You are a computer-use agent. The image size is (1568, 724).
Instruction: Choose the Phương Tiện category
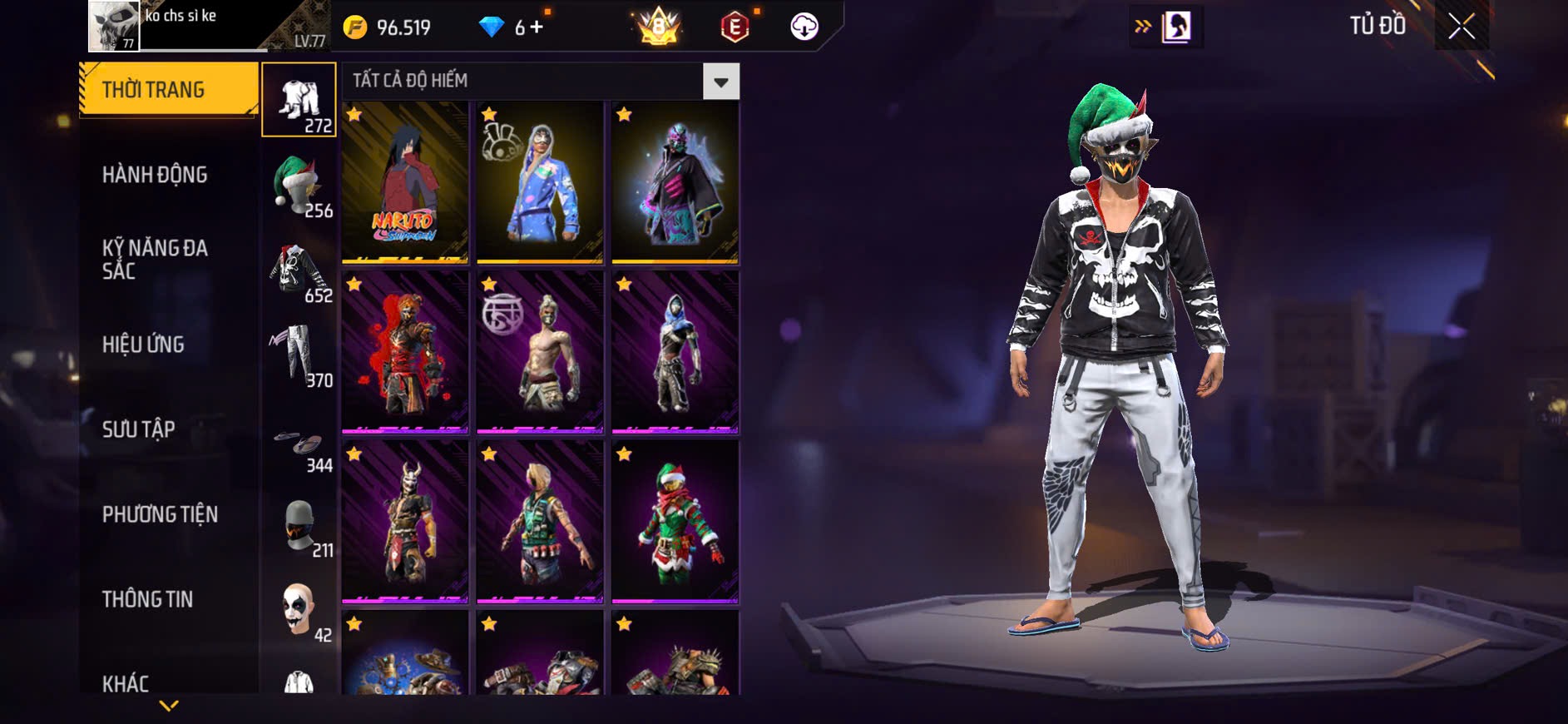pos(160,514)
